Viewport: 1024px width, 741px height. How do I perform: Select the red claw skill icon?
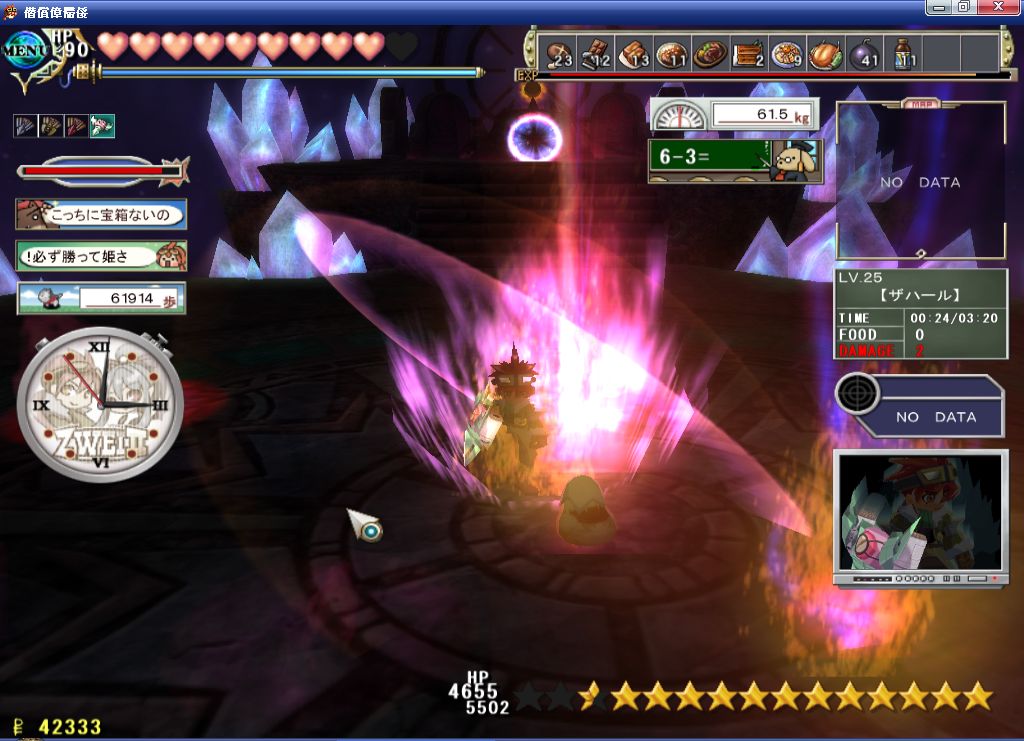(76, 126)
